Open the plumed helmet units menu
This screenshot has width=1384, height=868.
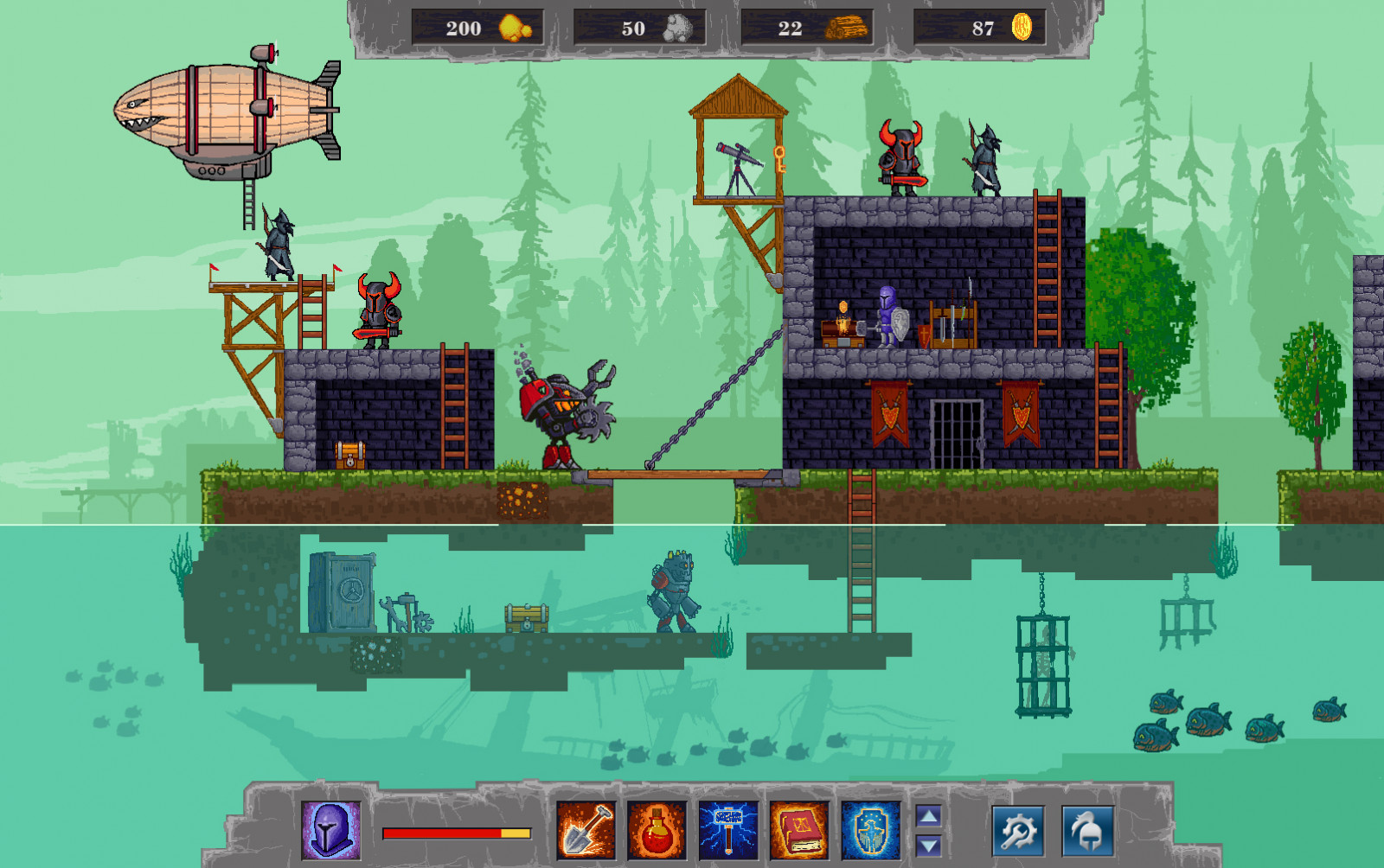click(x=1086, y=831)
